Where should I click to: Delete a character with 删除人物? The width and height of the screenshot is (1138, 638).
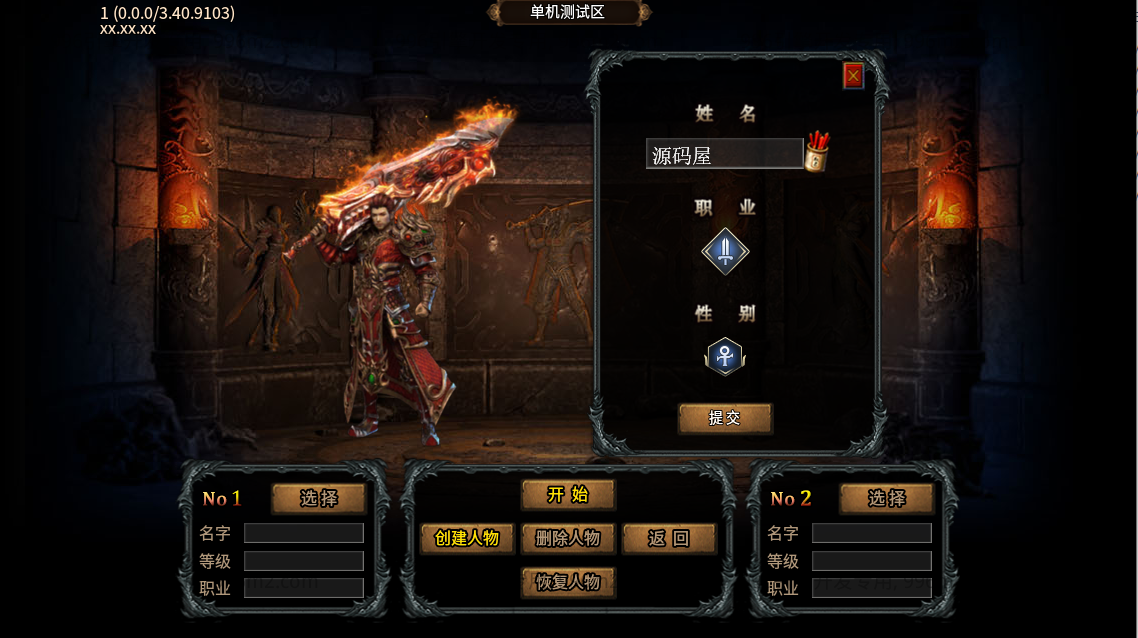click(x=568, y=538)
